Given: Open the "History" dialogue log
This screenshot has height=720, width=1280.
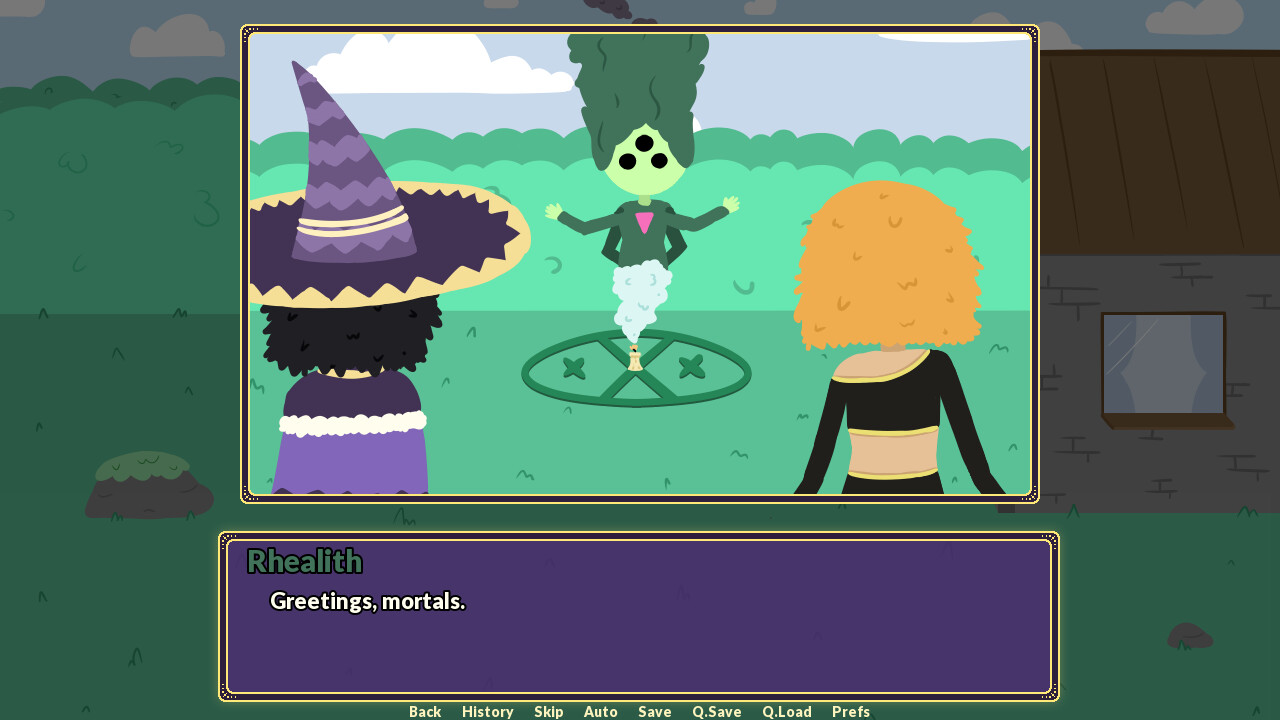Looking at the screenshot, I should coord(487,711).
